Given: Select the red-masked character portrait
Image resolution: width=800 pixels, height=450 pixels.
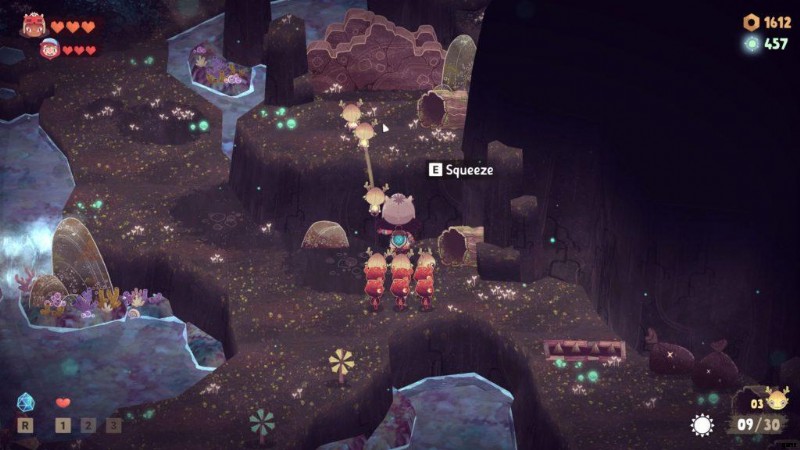Looking at the screenshot, I should (x=33, y=25).
